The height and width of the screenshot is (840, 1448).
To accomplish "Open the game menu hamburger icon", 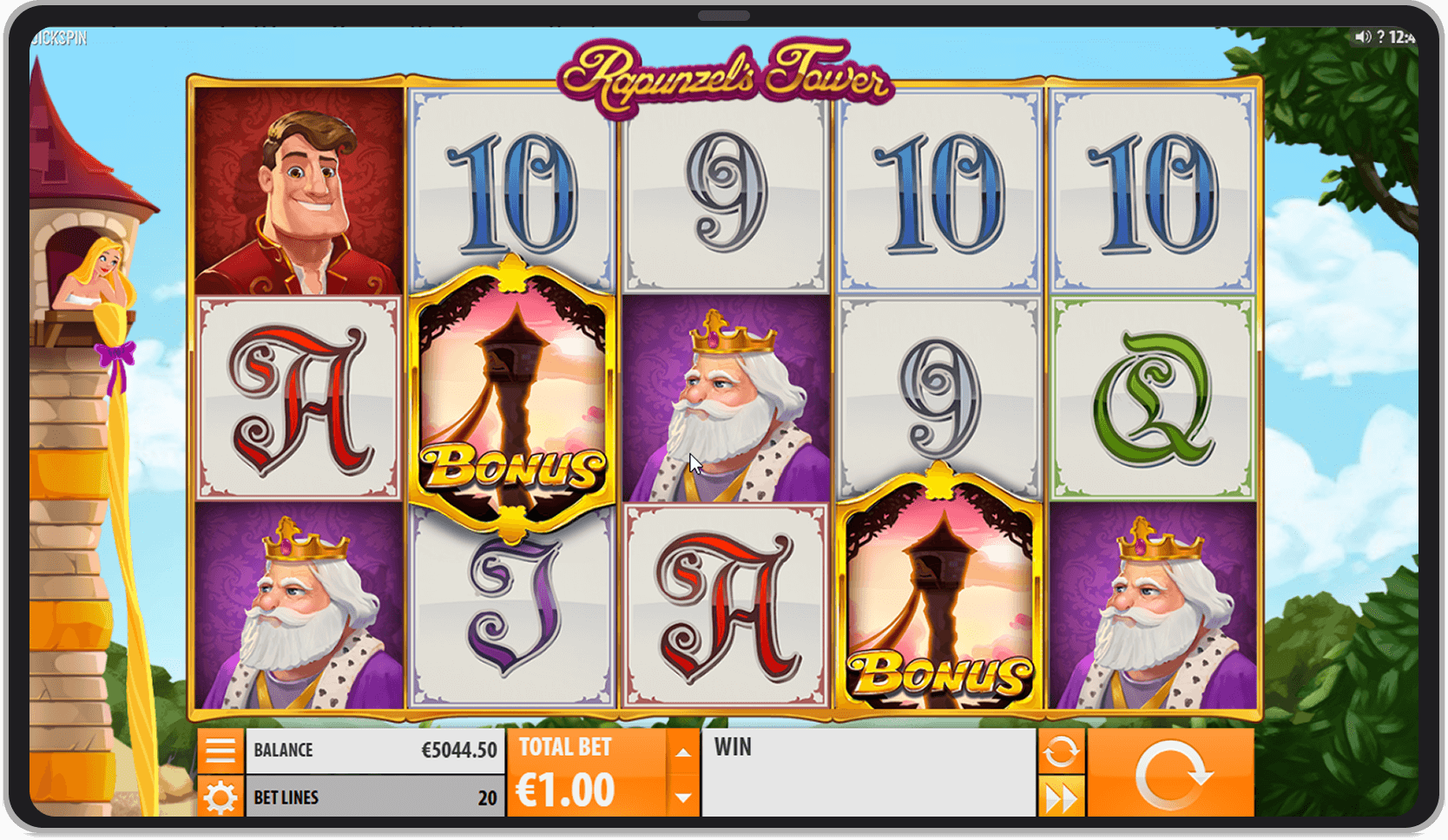I will point(222,750).
